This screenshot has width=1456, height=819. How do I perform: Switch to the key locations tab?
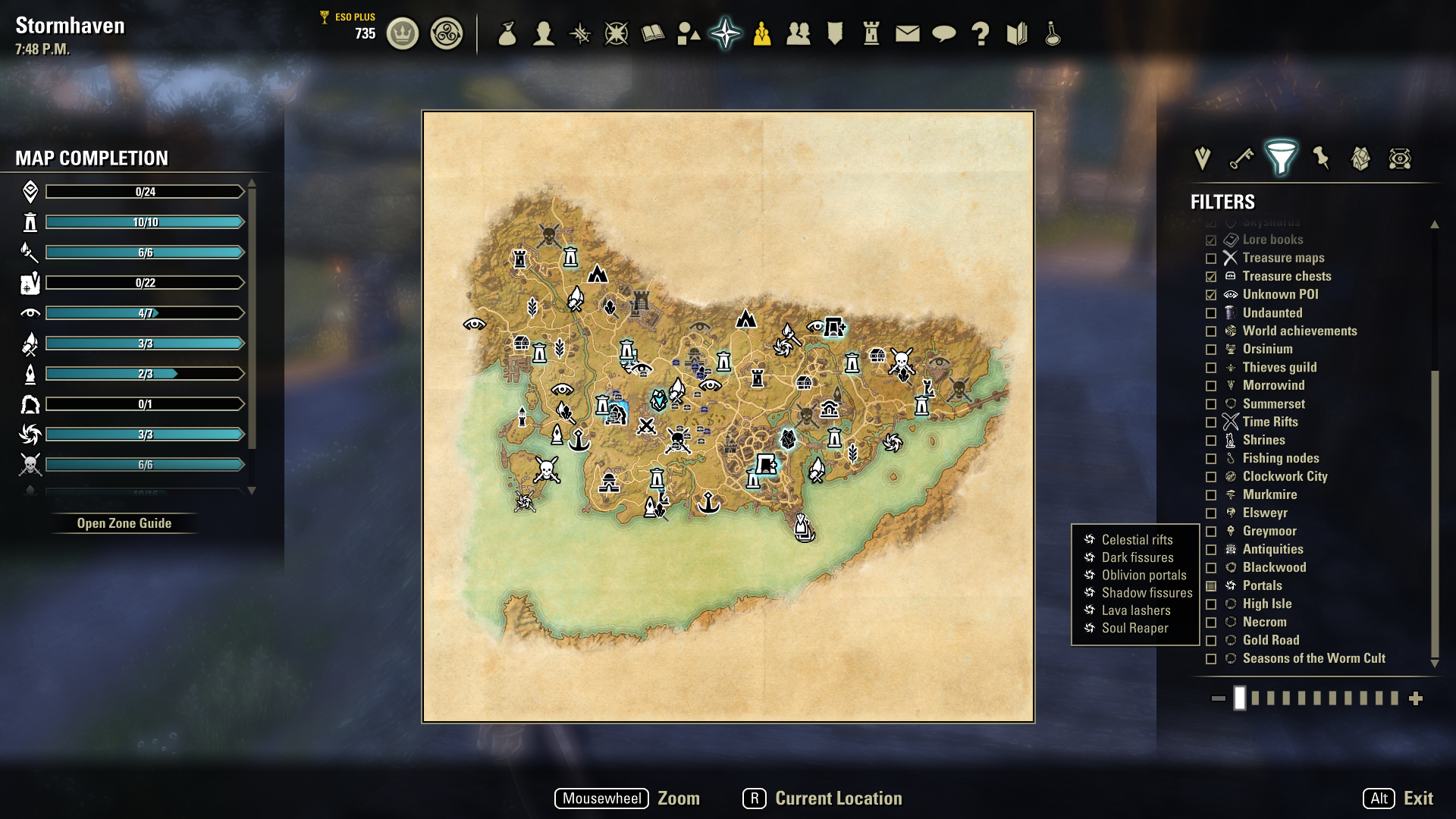coord(1241,159)
